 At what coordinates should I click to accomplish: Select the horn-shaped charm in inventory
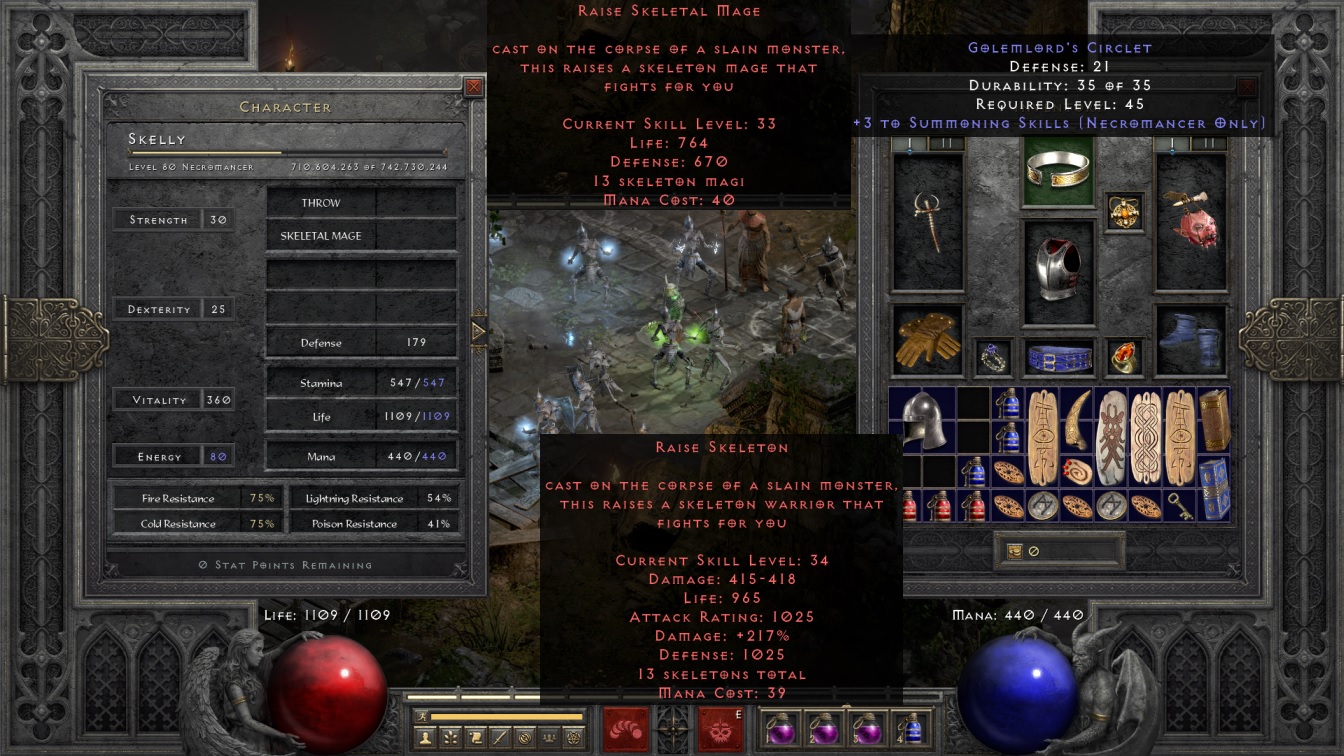[1079, 420]
